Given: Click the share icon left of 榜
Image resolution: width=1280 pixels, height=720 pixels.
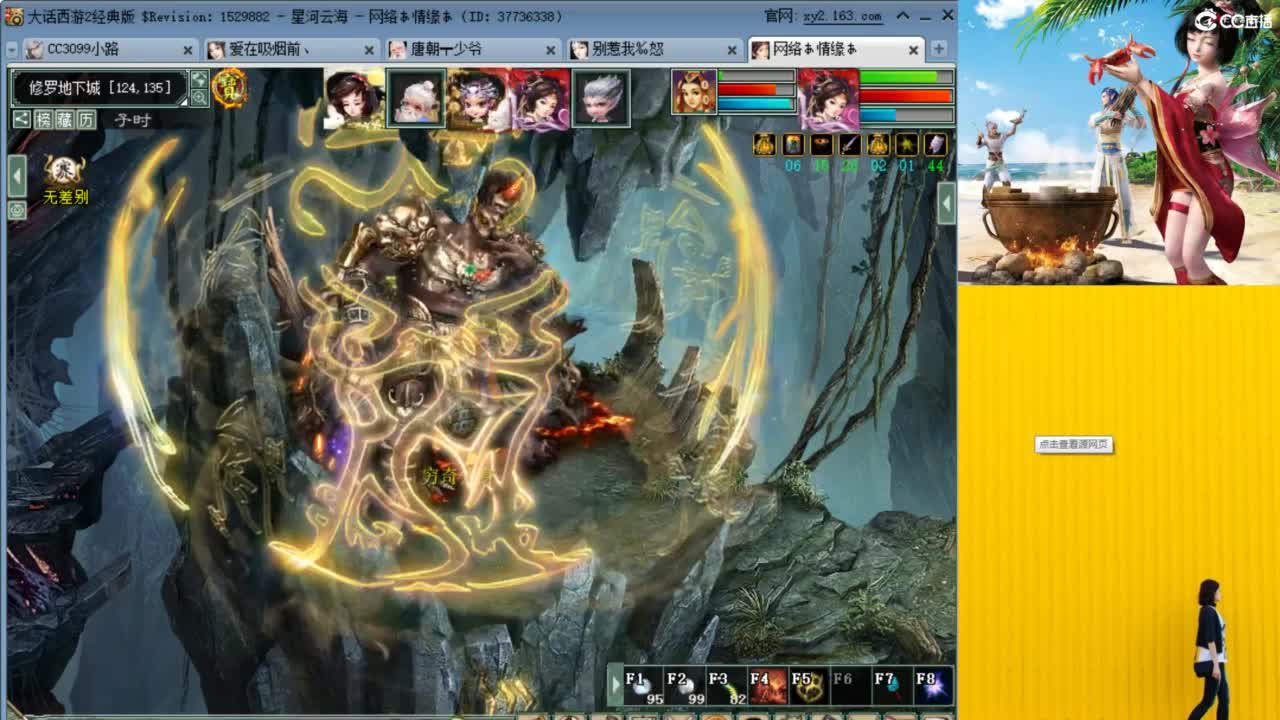Looking at the screenshot, I should point(22,119).
